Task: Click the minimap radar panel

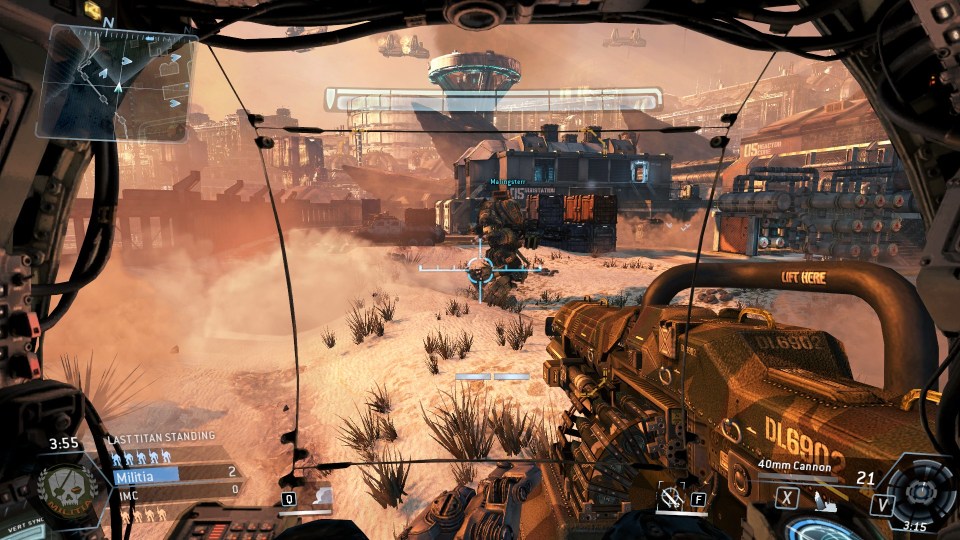Action: [x=115, y=82]
